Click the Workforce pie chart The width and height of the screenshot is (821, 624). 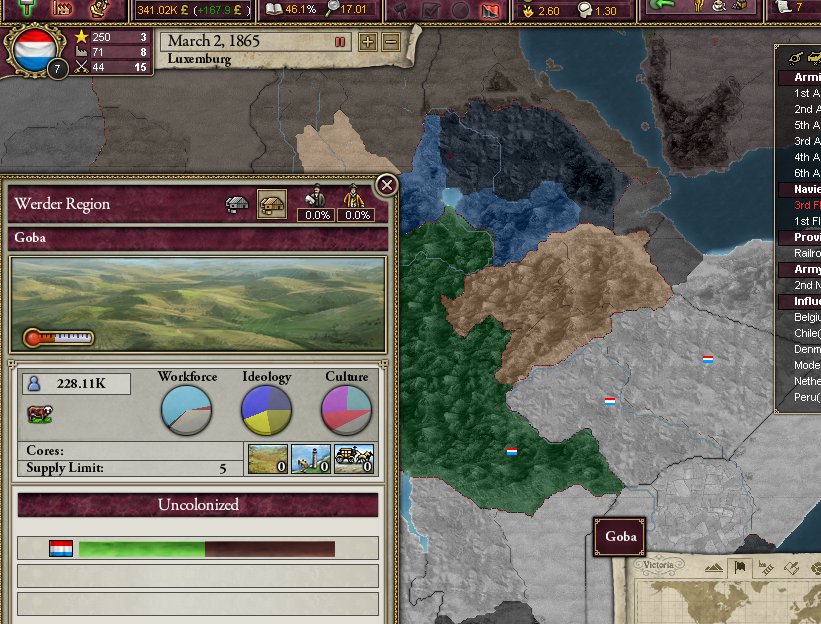[x=186, y=410]
